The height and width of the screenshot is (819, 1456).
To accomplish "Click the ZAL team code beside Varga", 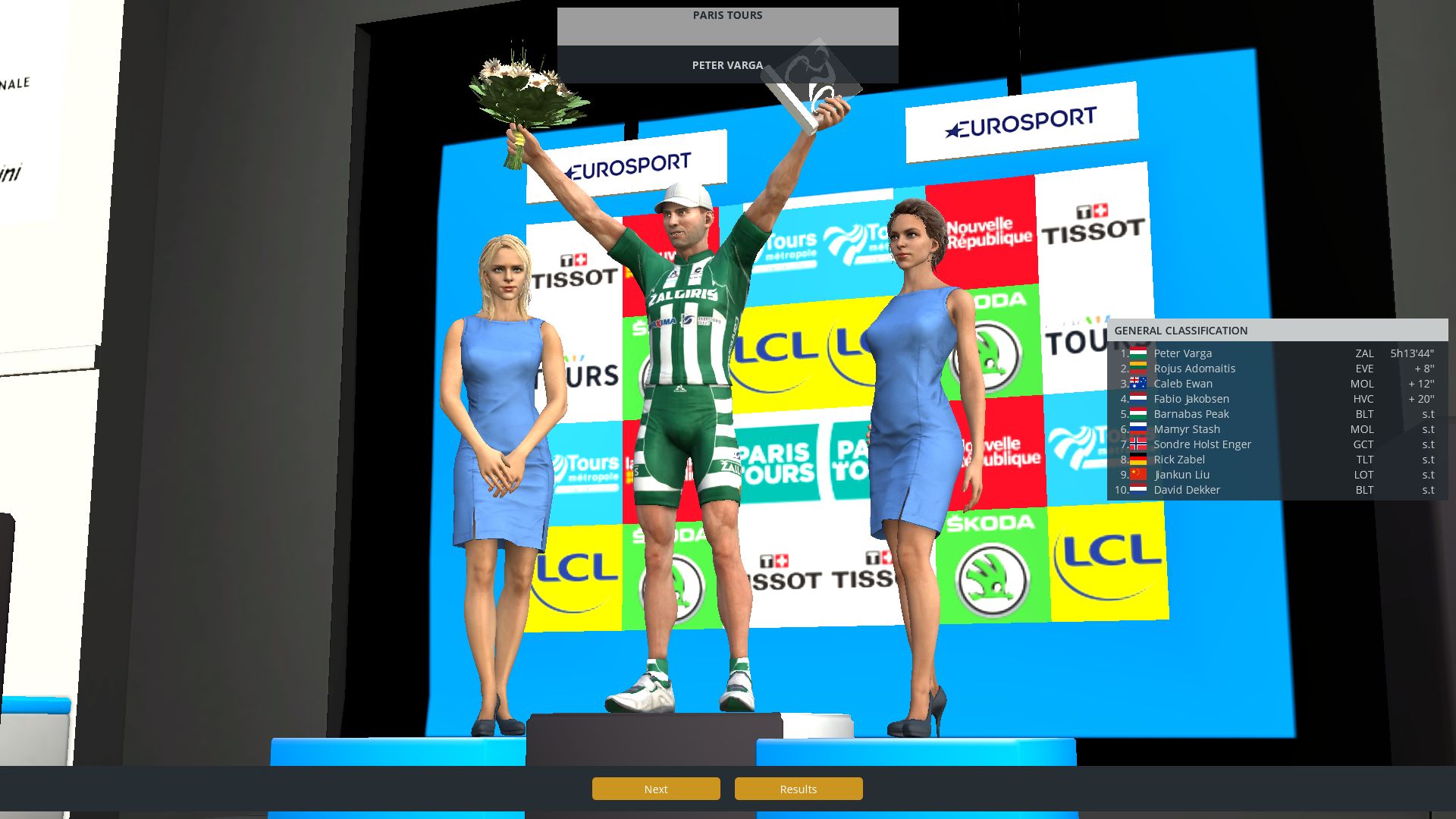I will [x=1363, y=353].
